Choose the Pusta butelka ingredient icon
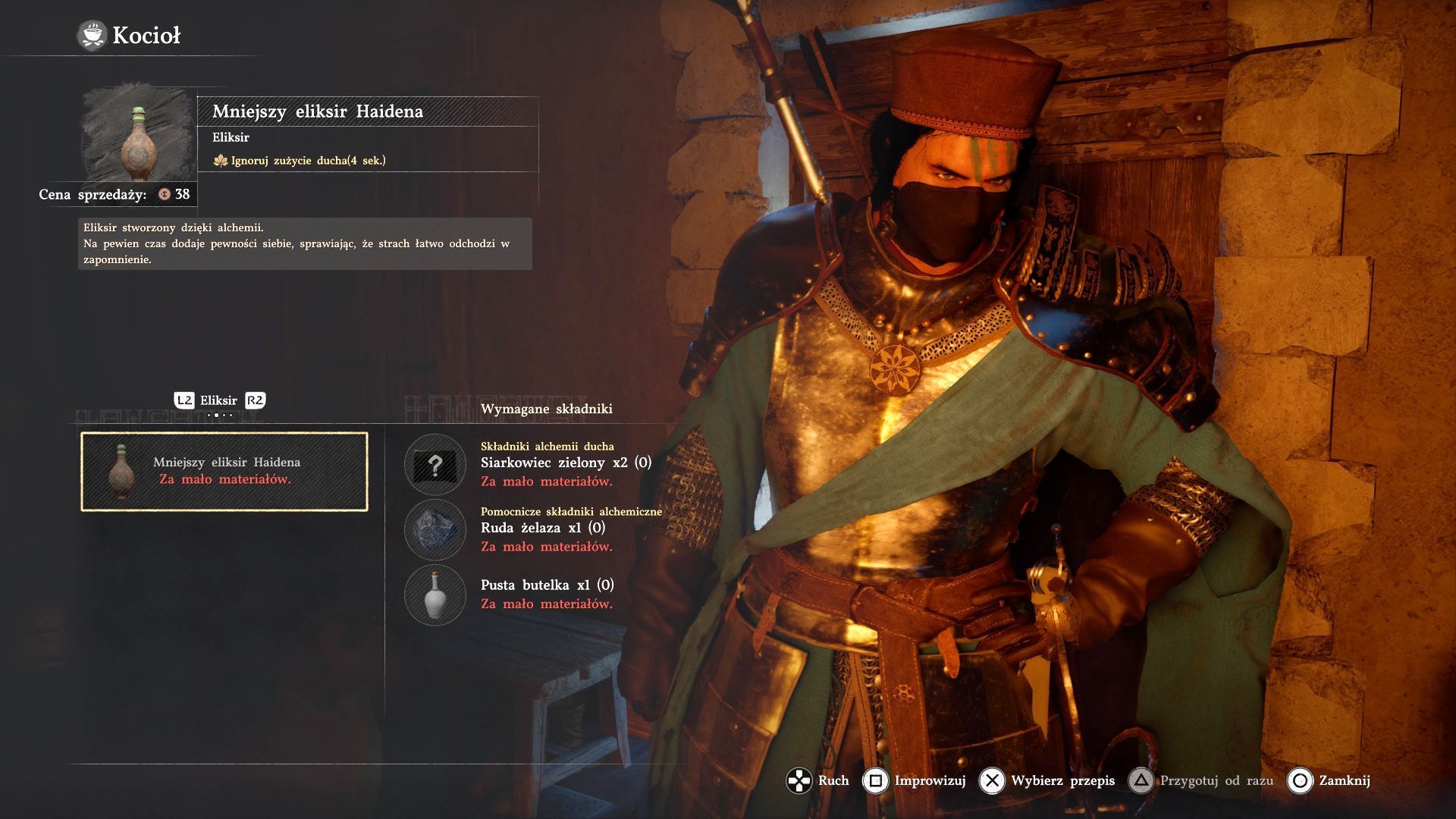This screenshot has width=1456, height=819. (x=435, y=595)
